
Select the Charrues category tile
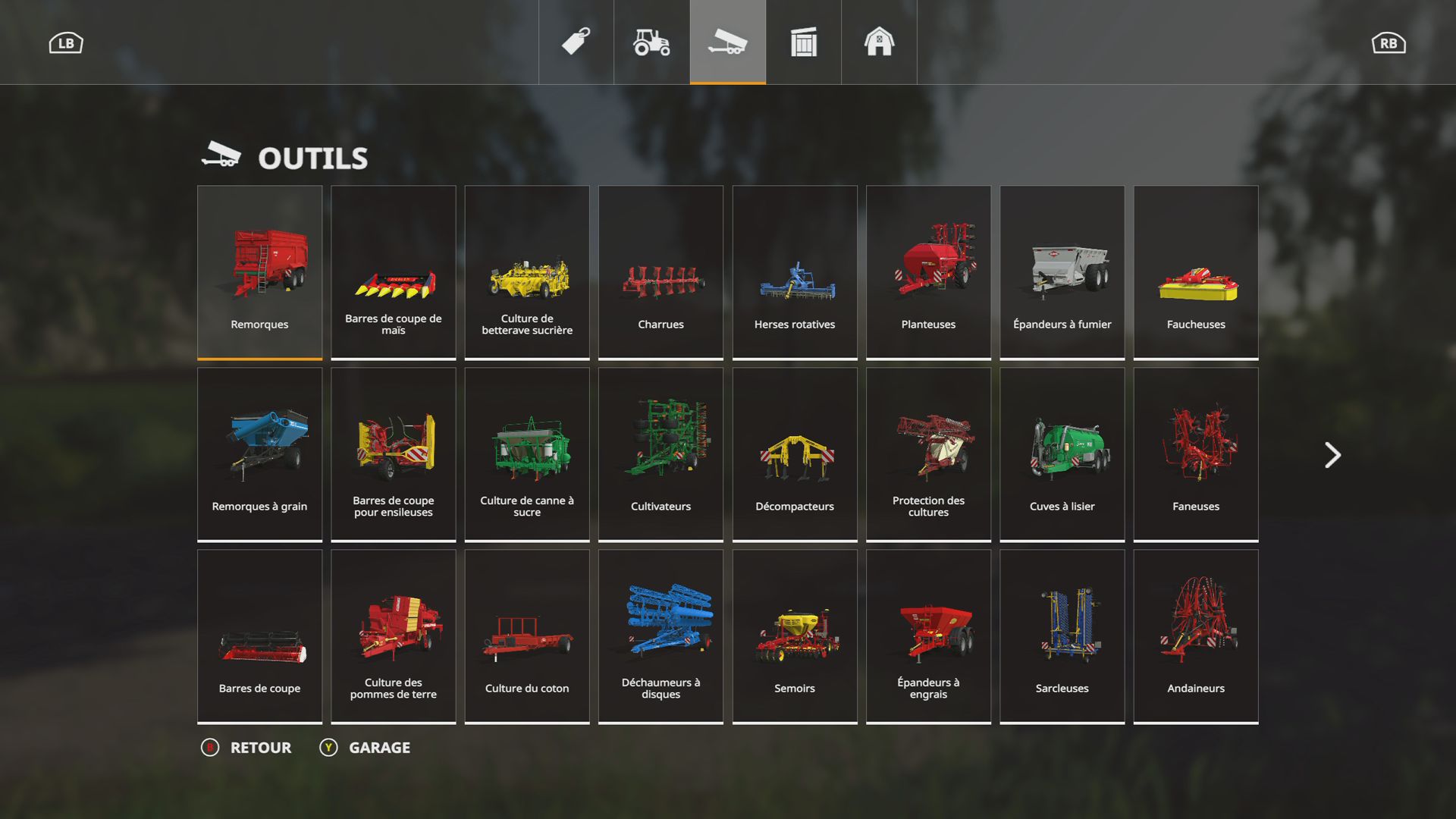[x=660, y=271]
